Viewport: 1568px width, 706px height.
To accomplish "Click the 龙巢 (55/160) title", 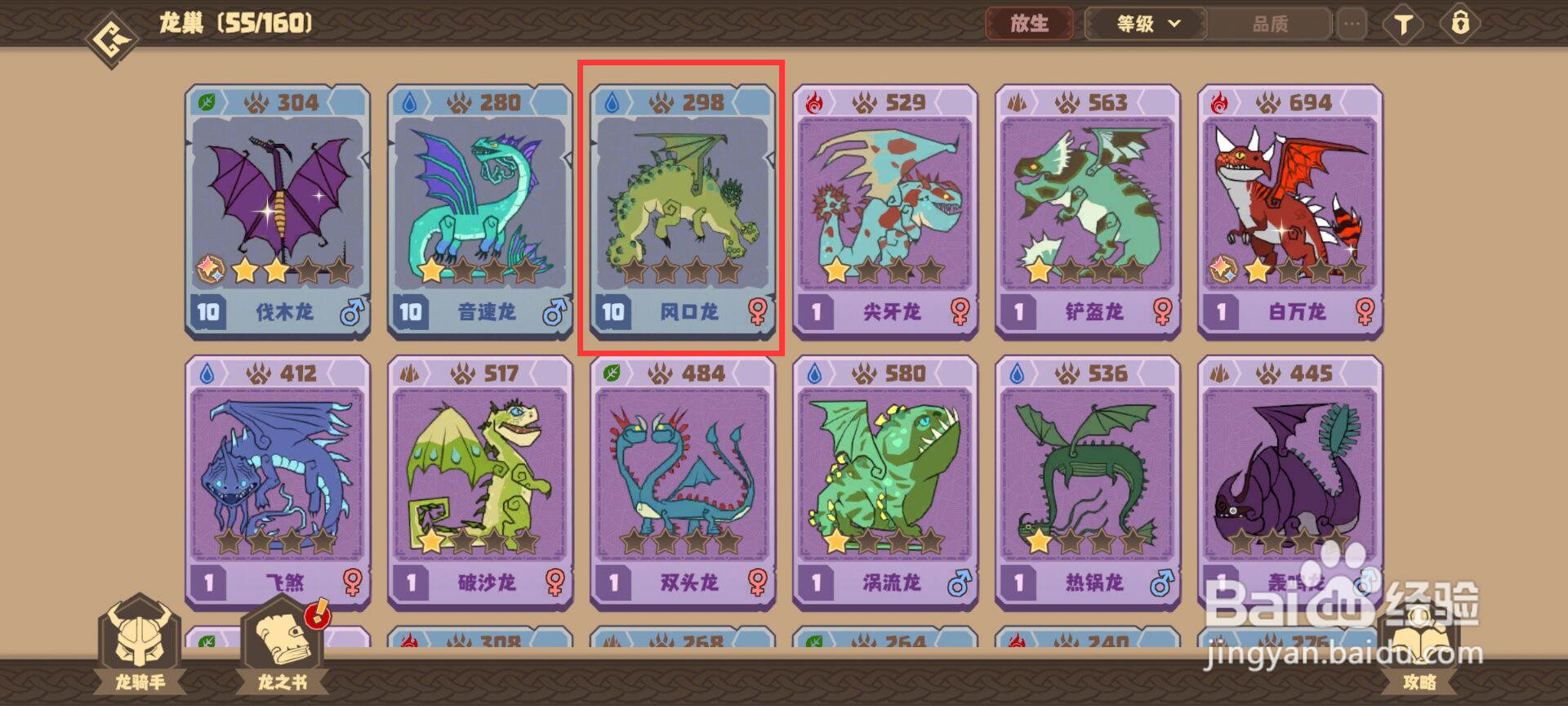I will point(234,22).
